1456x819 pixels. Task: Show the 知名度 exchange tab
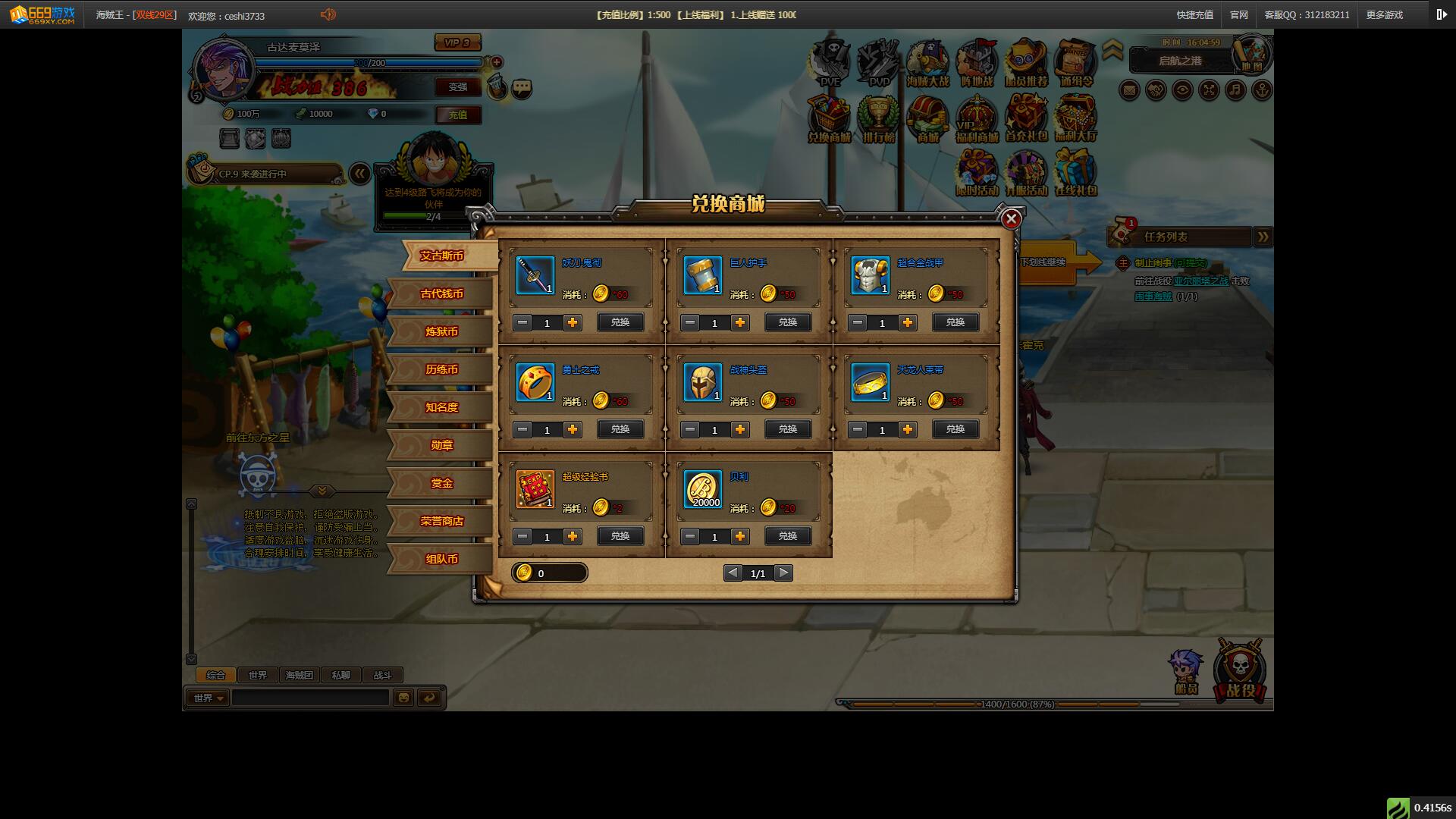point(441,408)
